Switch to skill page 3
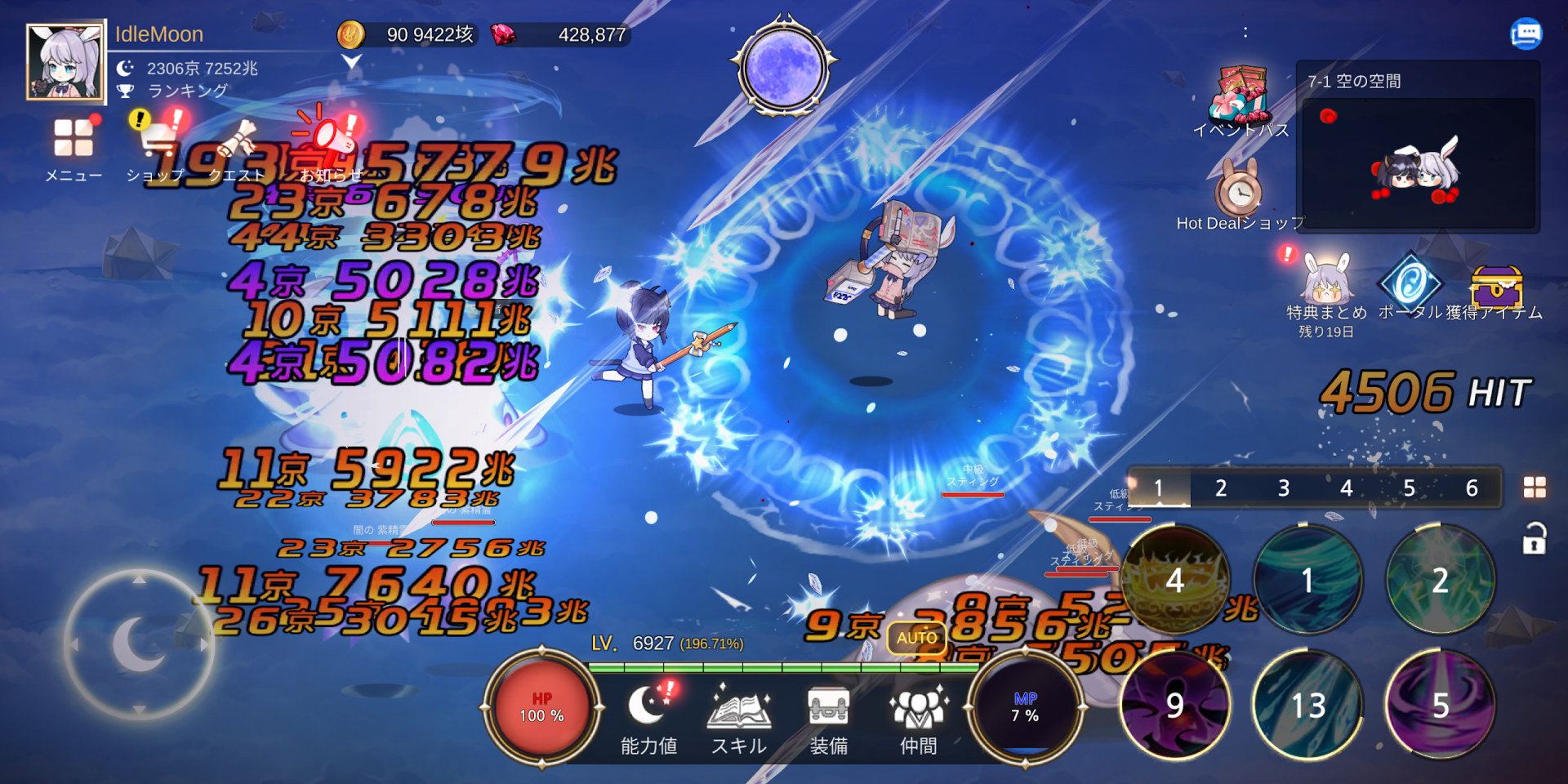 tap(1283, 488)
